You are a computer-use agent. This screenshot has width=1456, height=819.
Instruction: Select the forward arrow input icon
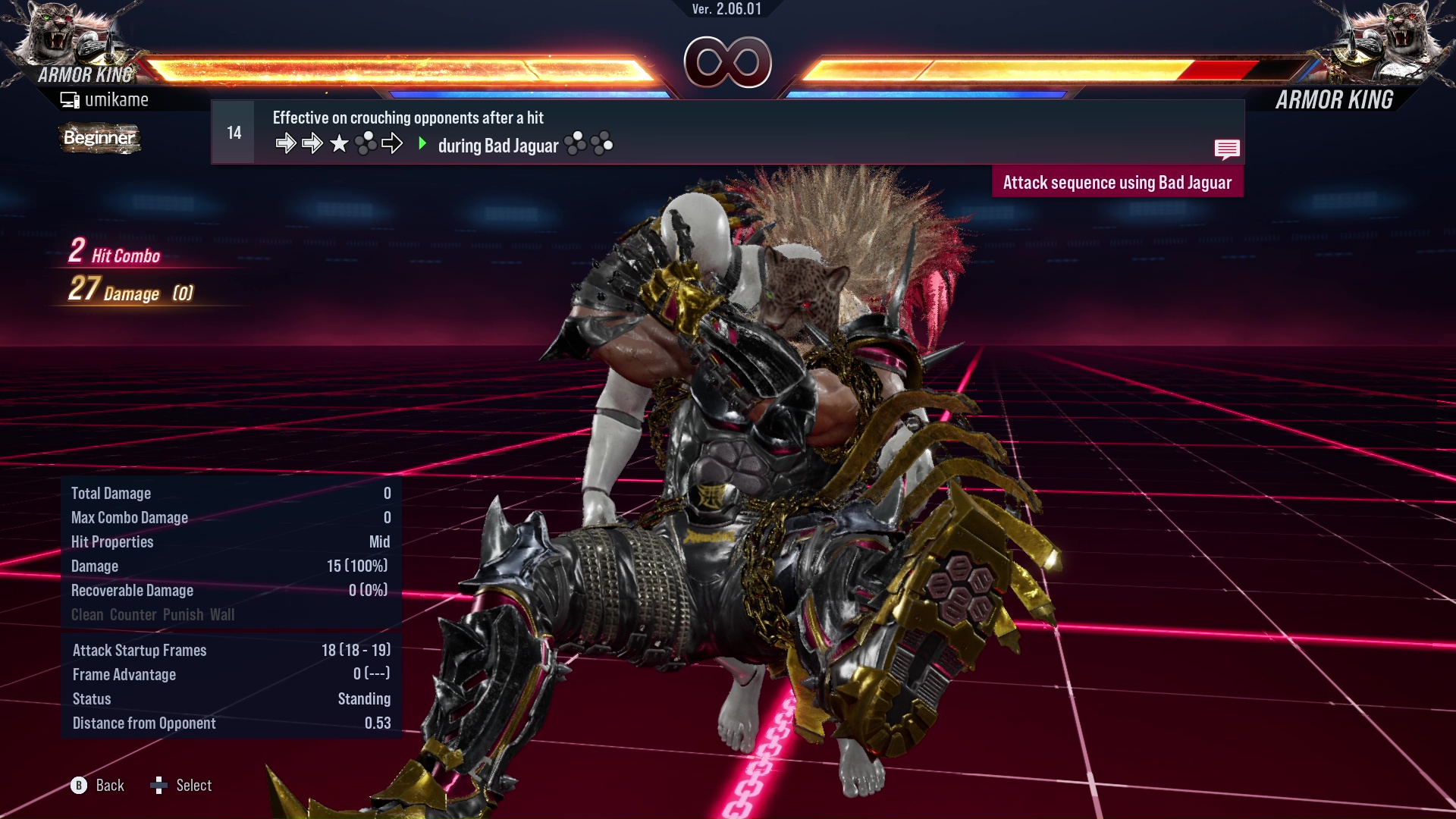pyautogui.click(x=287, y=143)
